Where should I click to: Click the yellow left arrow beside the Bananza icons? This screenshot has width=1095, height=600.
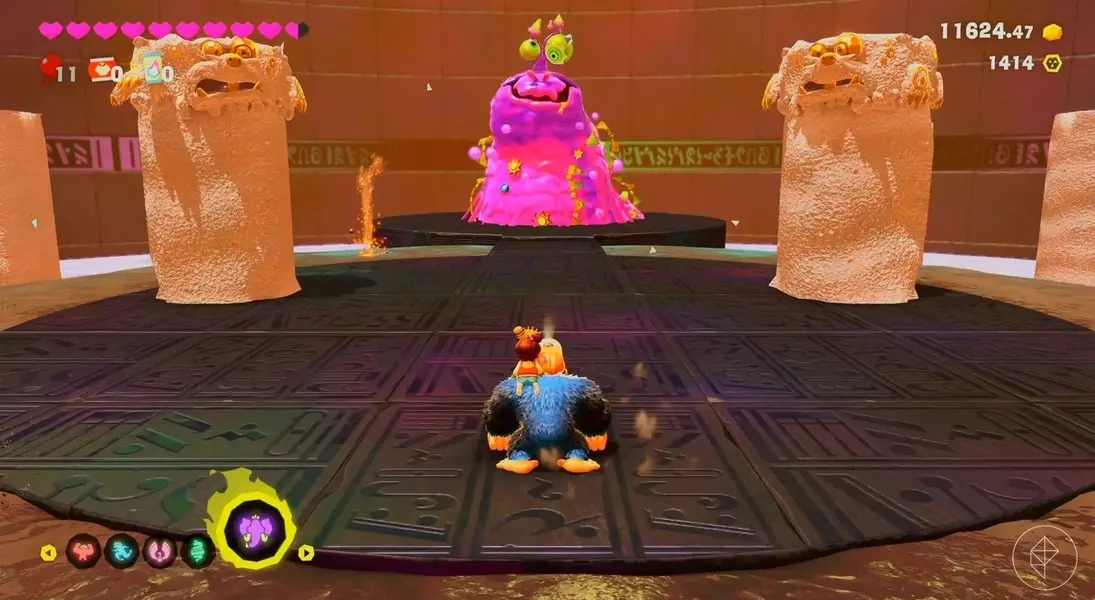click(47, 552)
